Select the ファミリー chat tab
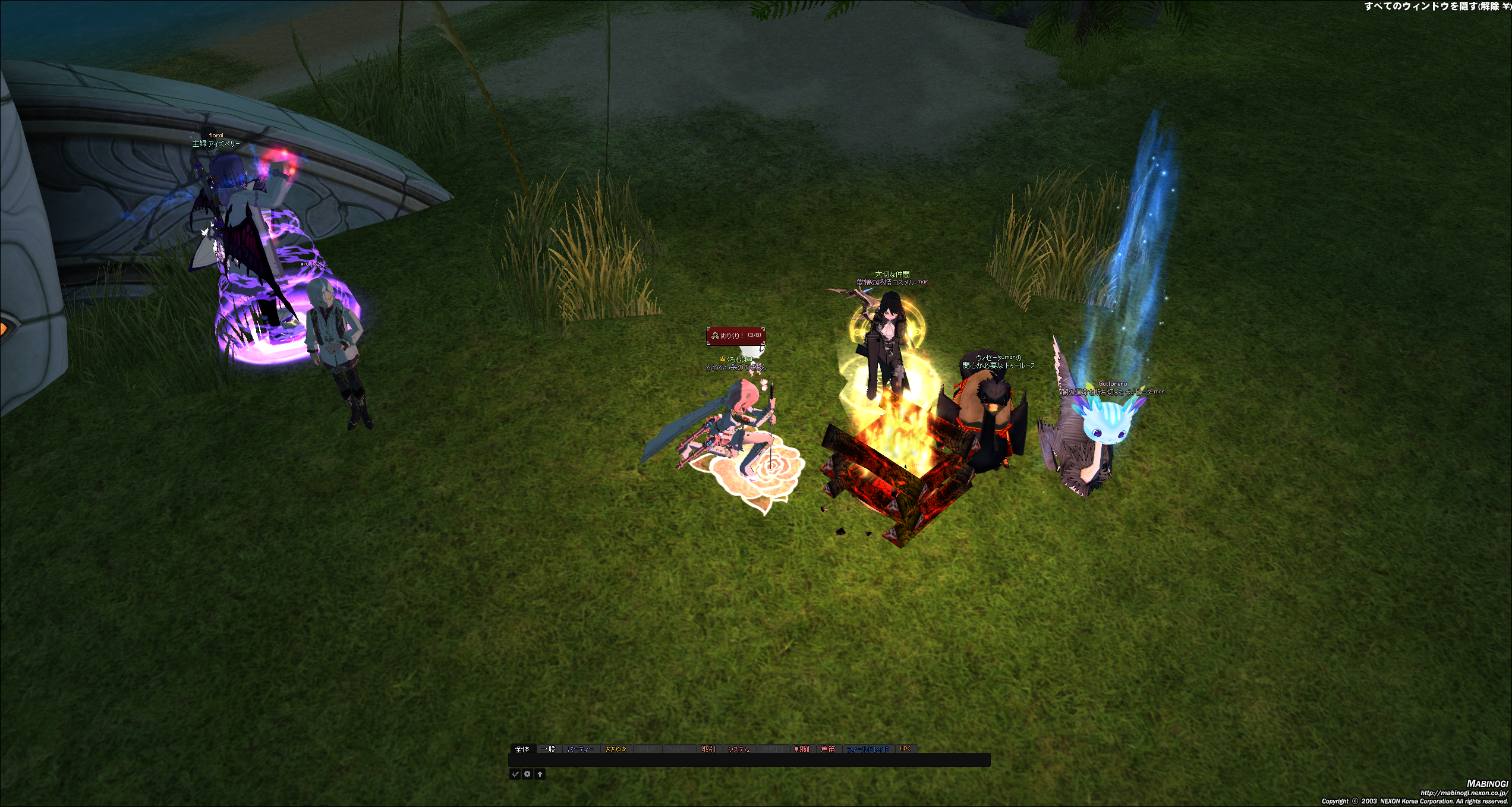This screenshot has width=1512, height=807. pos(678,749)
